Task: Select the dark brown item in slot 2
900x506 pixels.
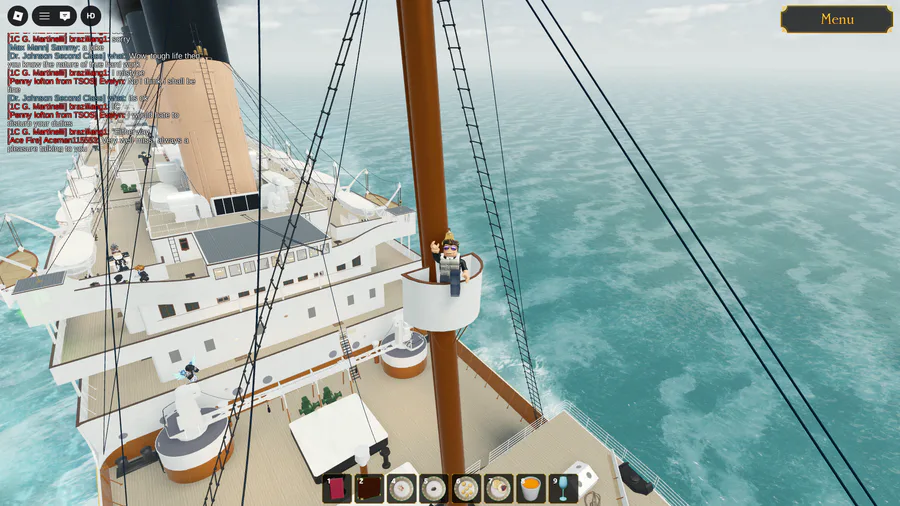Action: pyautogui.click(x=369, y=488)
